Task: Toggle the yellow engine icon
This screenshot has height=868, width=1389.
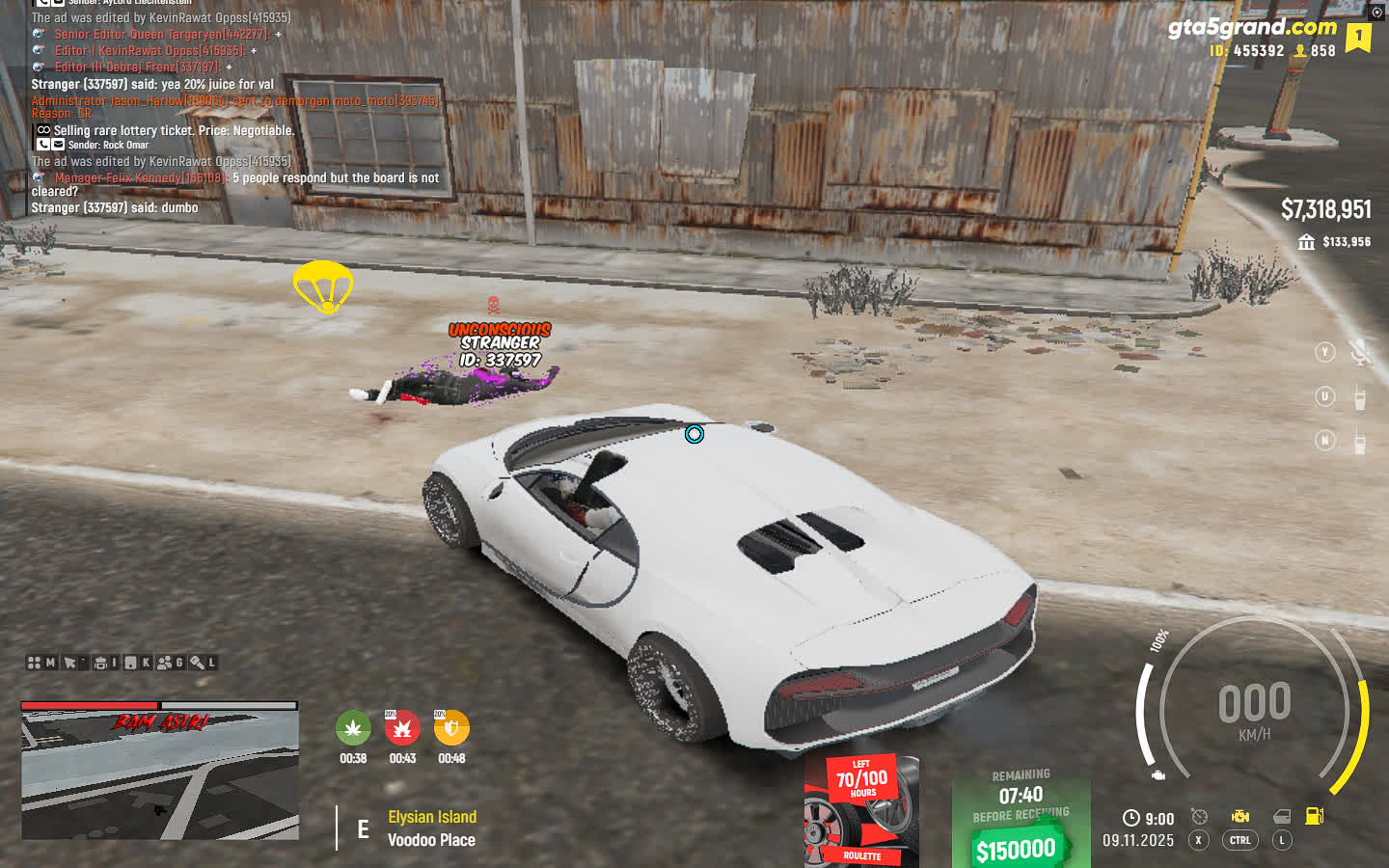Action: [1240, 817]
